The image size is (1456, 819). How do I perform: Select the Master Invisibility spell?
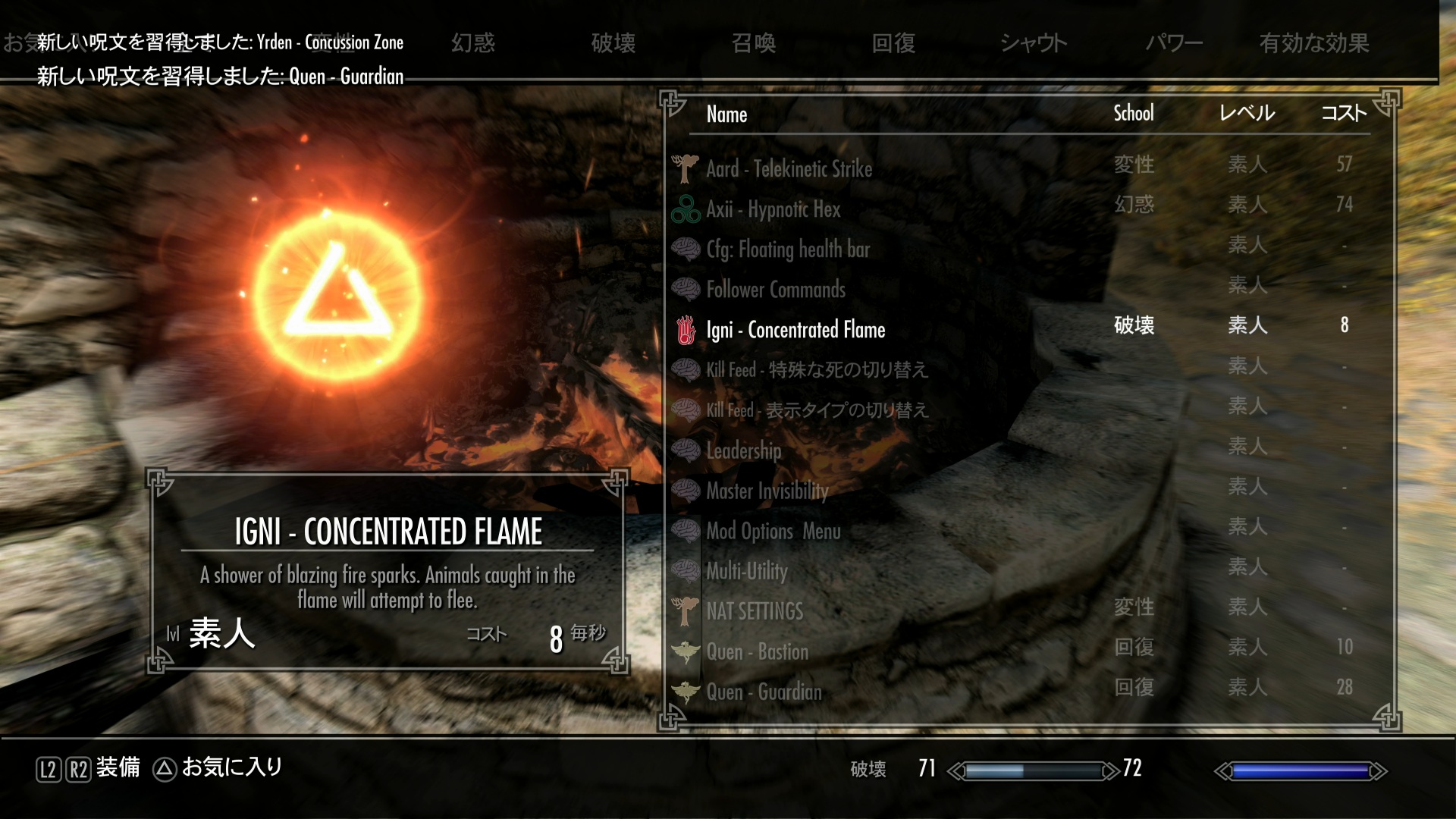[x=767, y=491]
